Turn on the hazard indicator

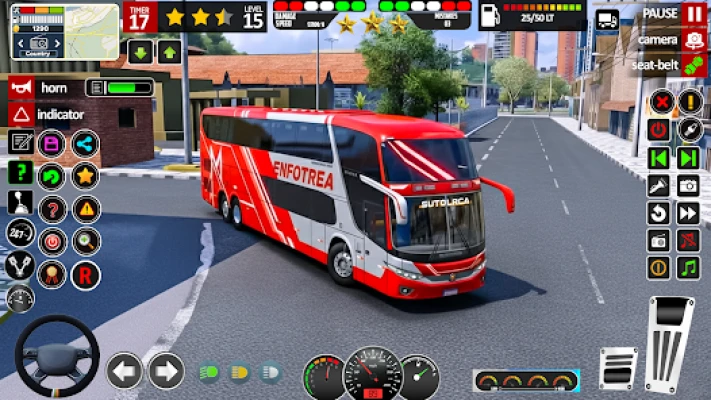(x=21, y=114)
